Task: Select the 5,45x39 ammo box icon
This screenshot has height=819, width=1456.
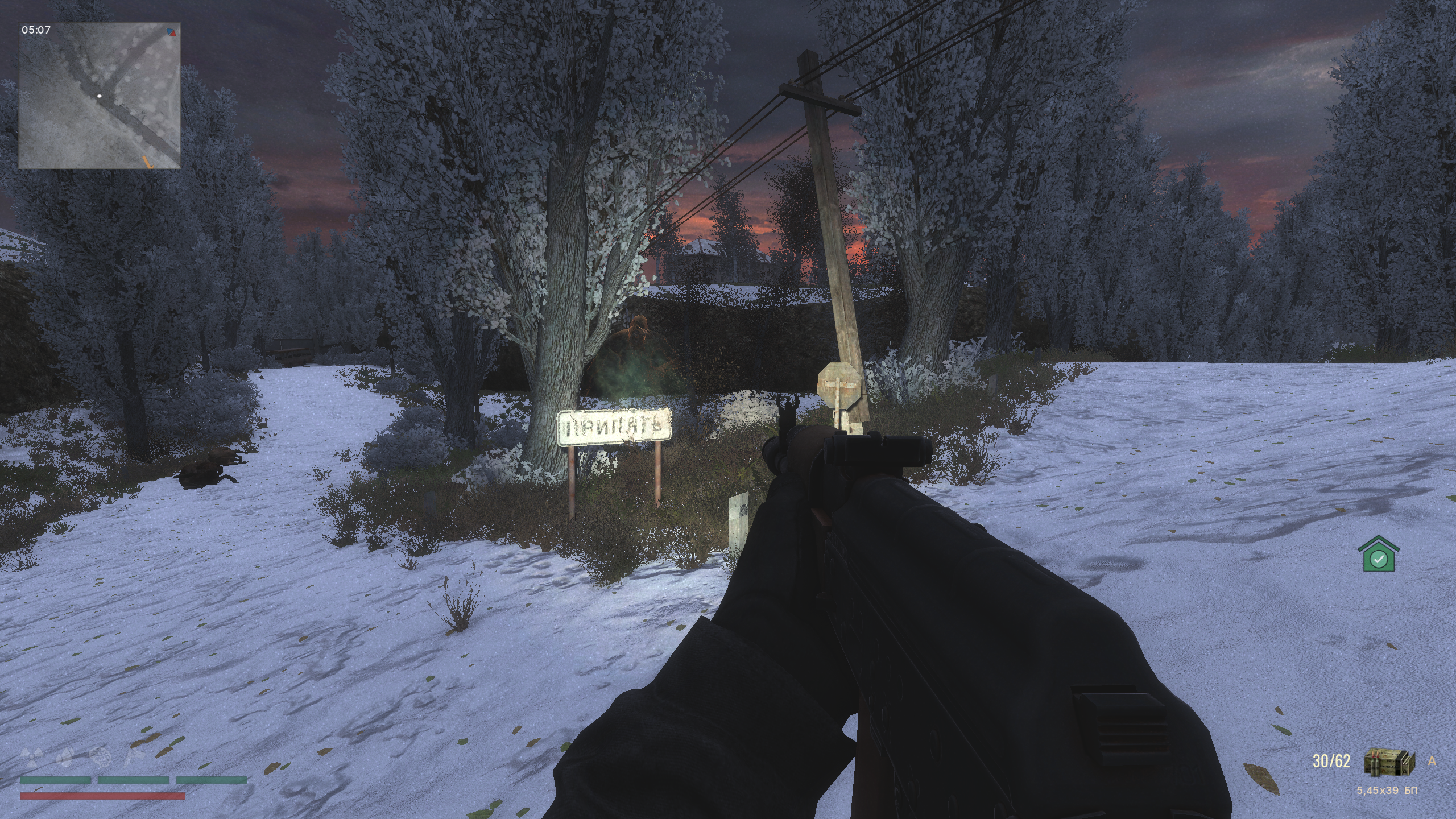Action: (1388, 762)
